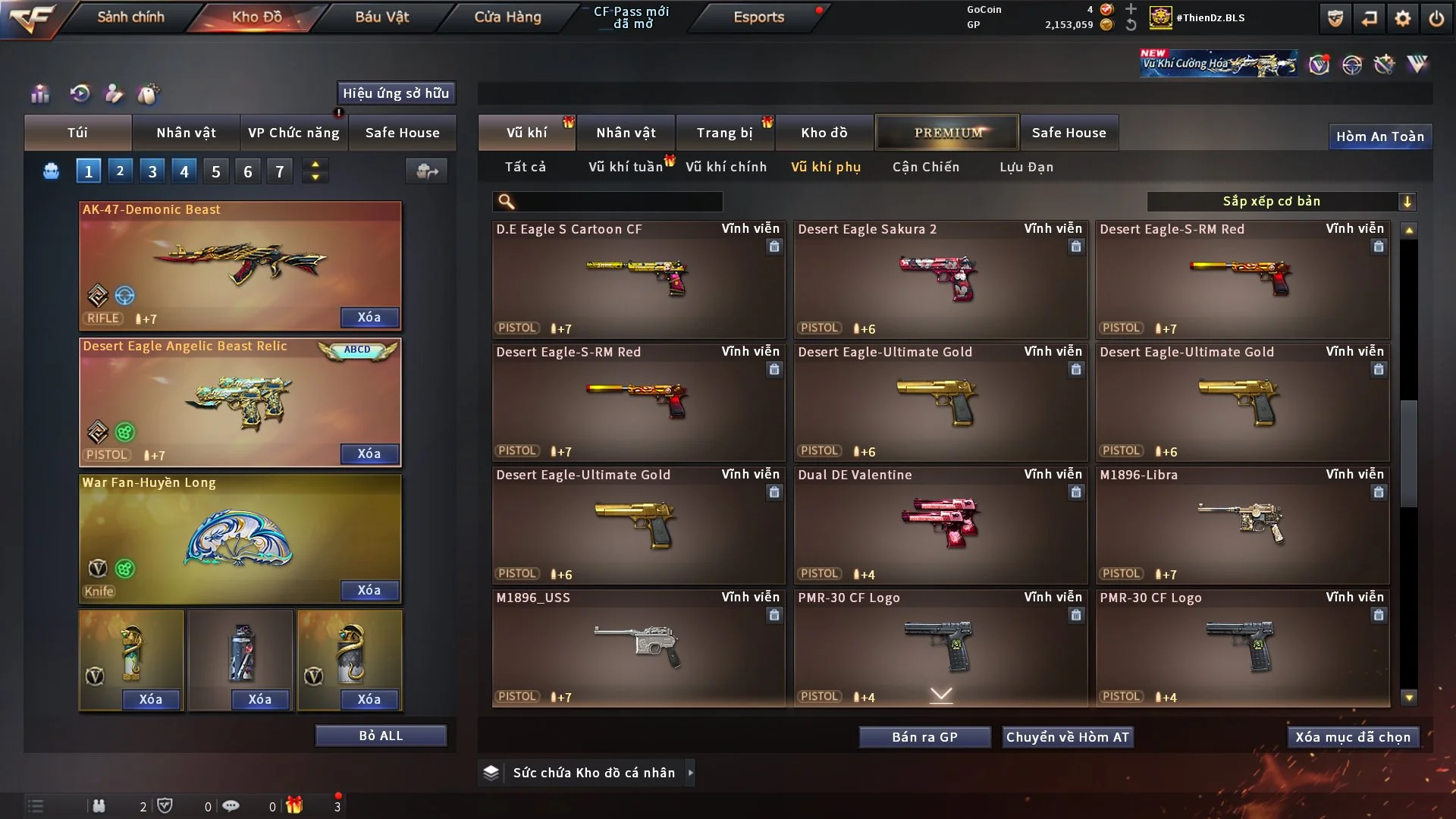Click the power exit icon
This screenshot has width=1456, height=819.
pyautogui.click(x=1436, y=18)
